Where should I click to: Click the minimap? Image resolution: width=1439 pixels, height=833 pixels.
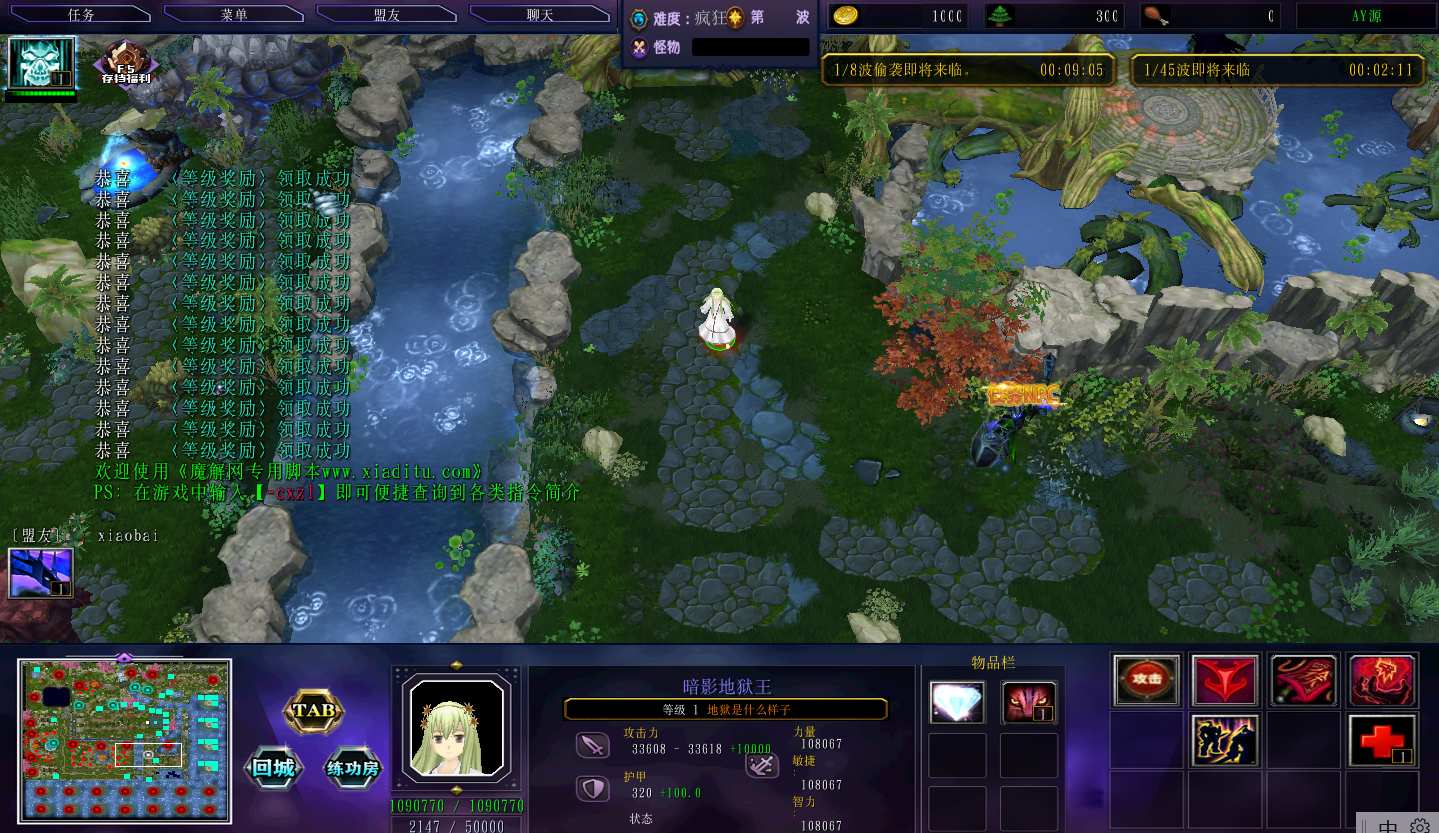(124, 740)
